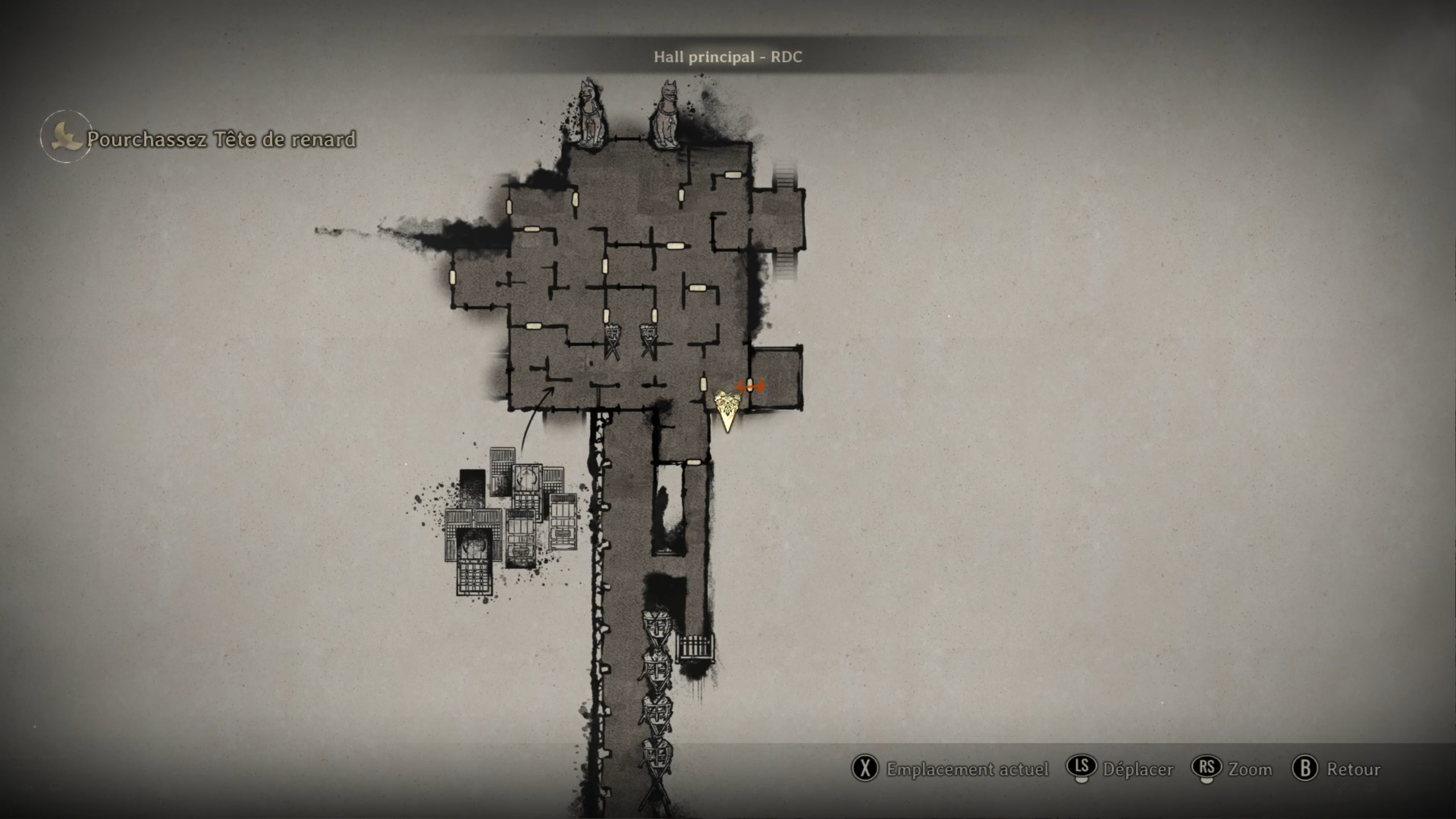Select the orange double-arrow door marker
The height and width of the screenshot is (819, 1456).
pos(750,386)
